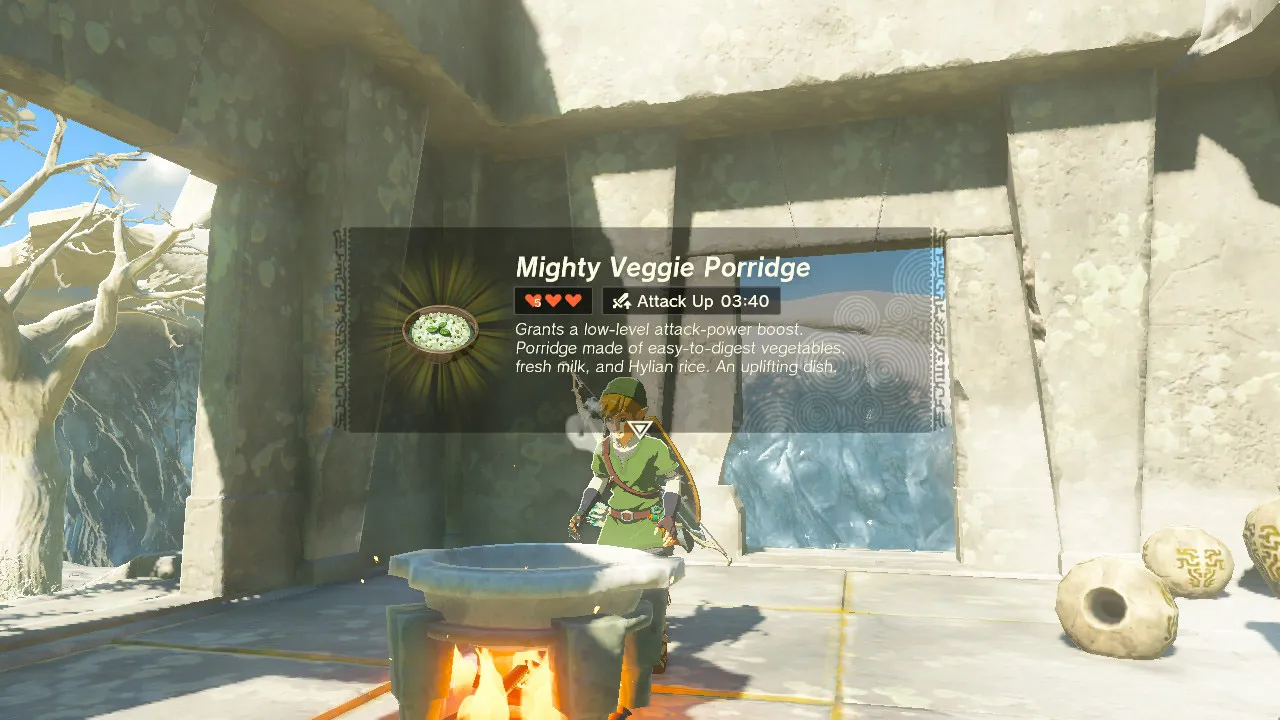Select the Mighty Veggie Porridge dish icon
The height and width of the screenshot is (720, 1280).
(440, 329)
